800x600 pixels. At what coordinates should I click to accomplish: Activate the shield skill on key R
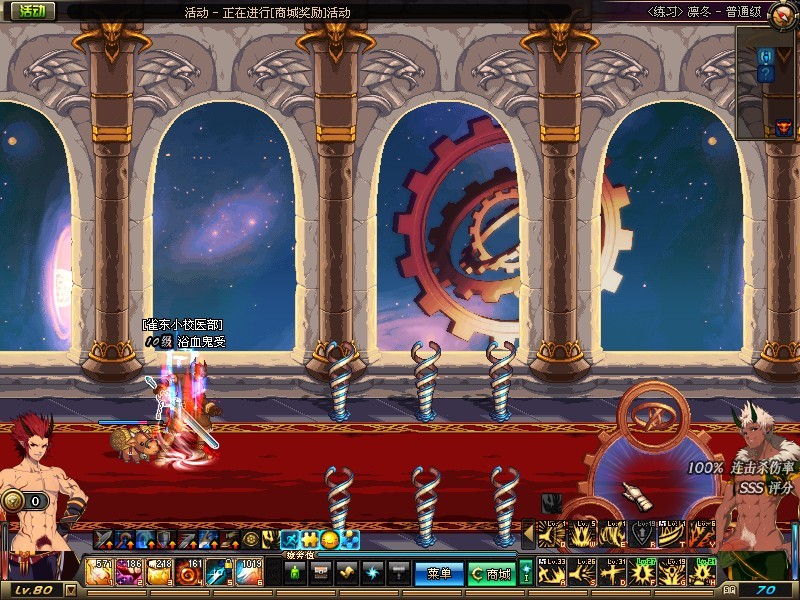(x=644, y=535)
